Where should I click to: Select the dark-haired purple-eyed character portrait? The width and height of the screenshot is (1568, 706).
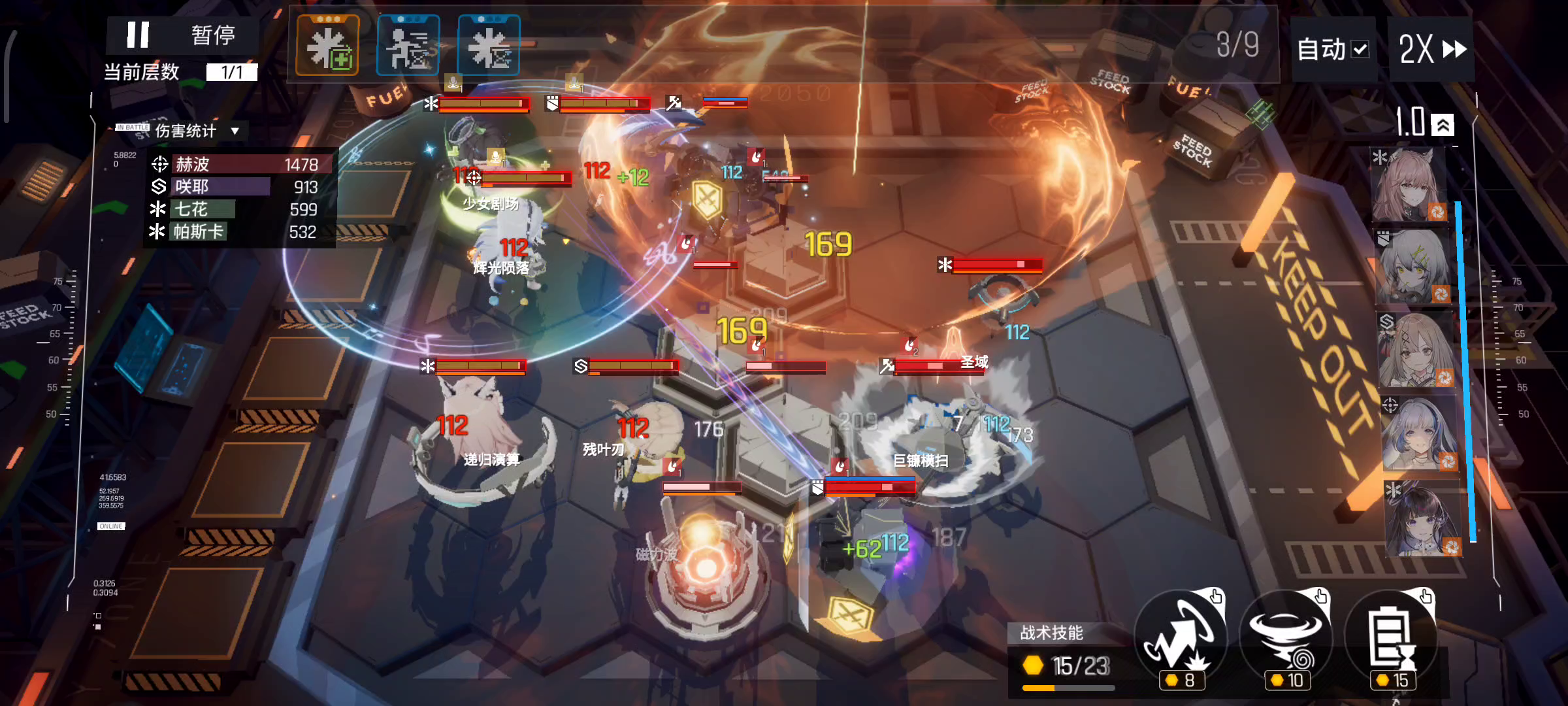[1422, 519]
